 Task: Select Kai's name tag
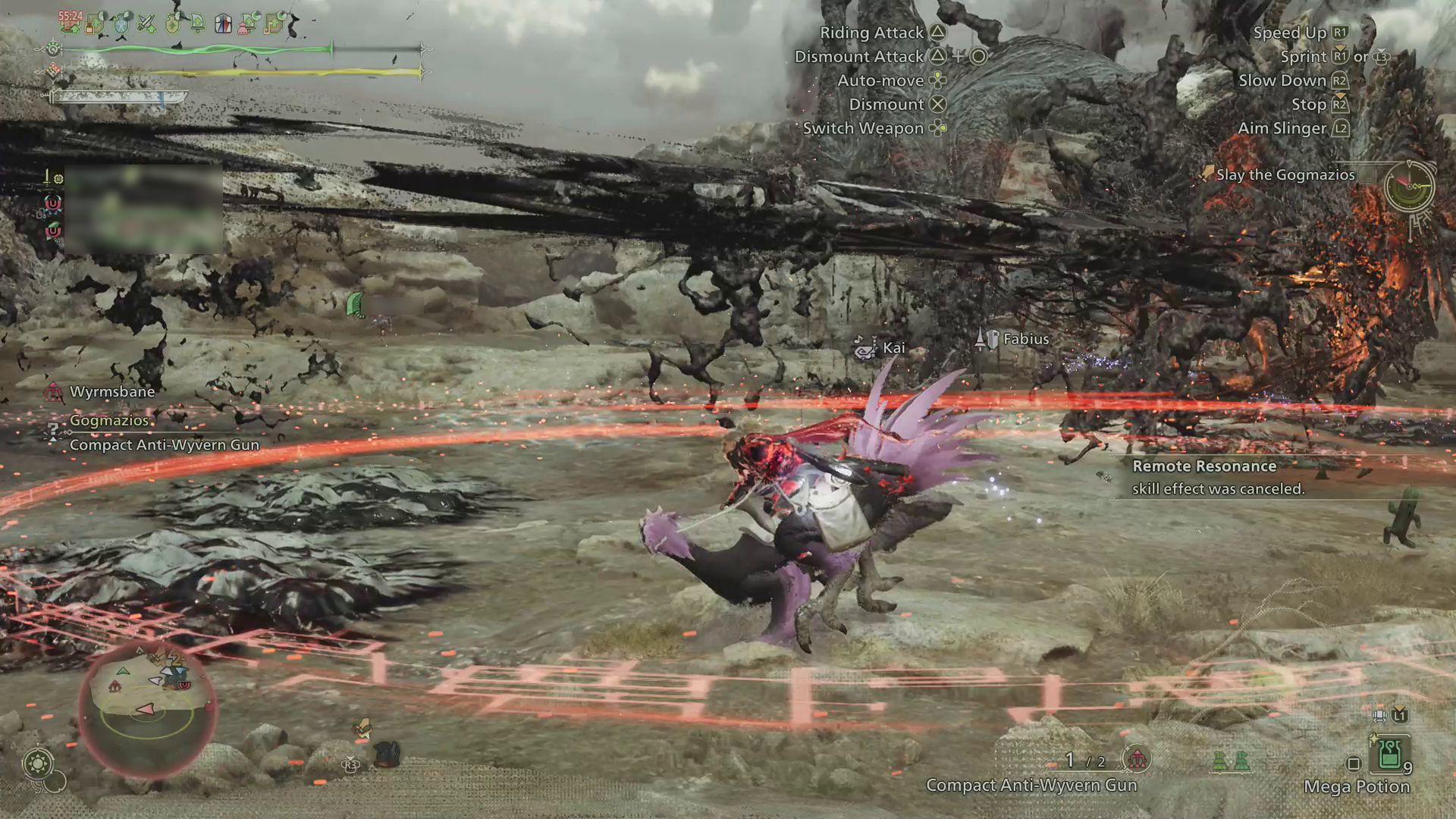coord(893,348)
